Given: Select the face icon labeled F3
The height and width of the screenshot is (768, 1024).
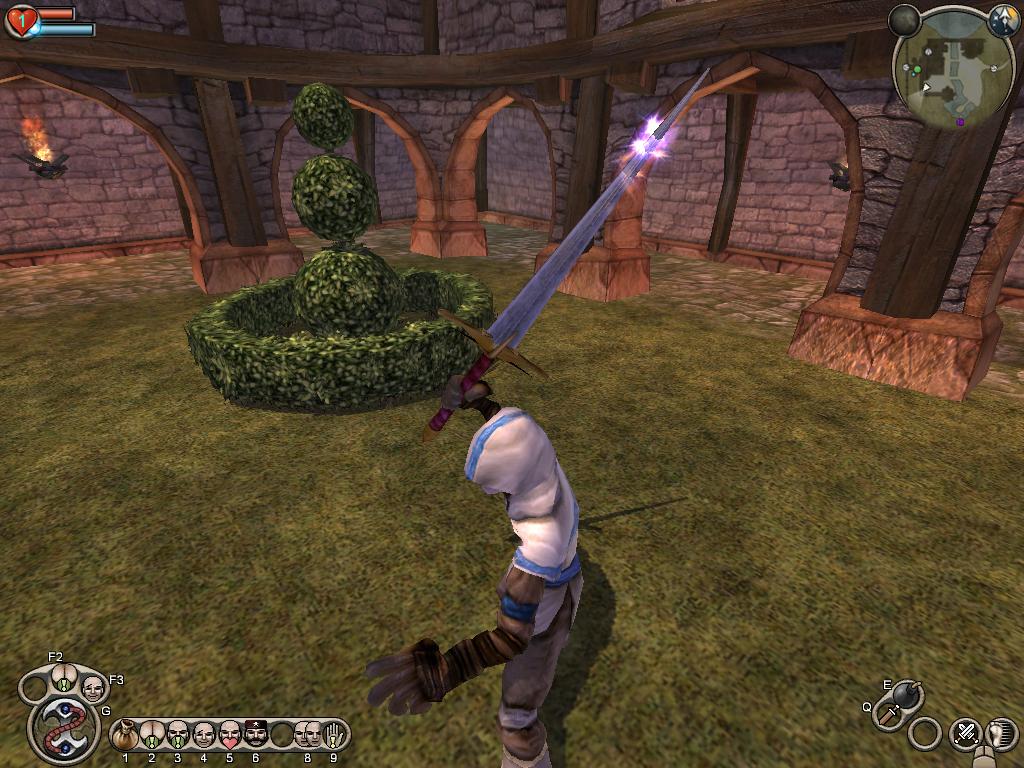Looking at the screenshot, I should click(x=92, y=687).
